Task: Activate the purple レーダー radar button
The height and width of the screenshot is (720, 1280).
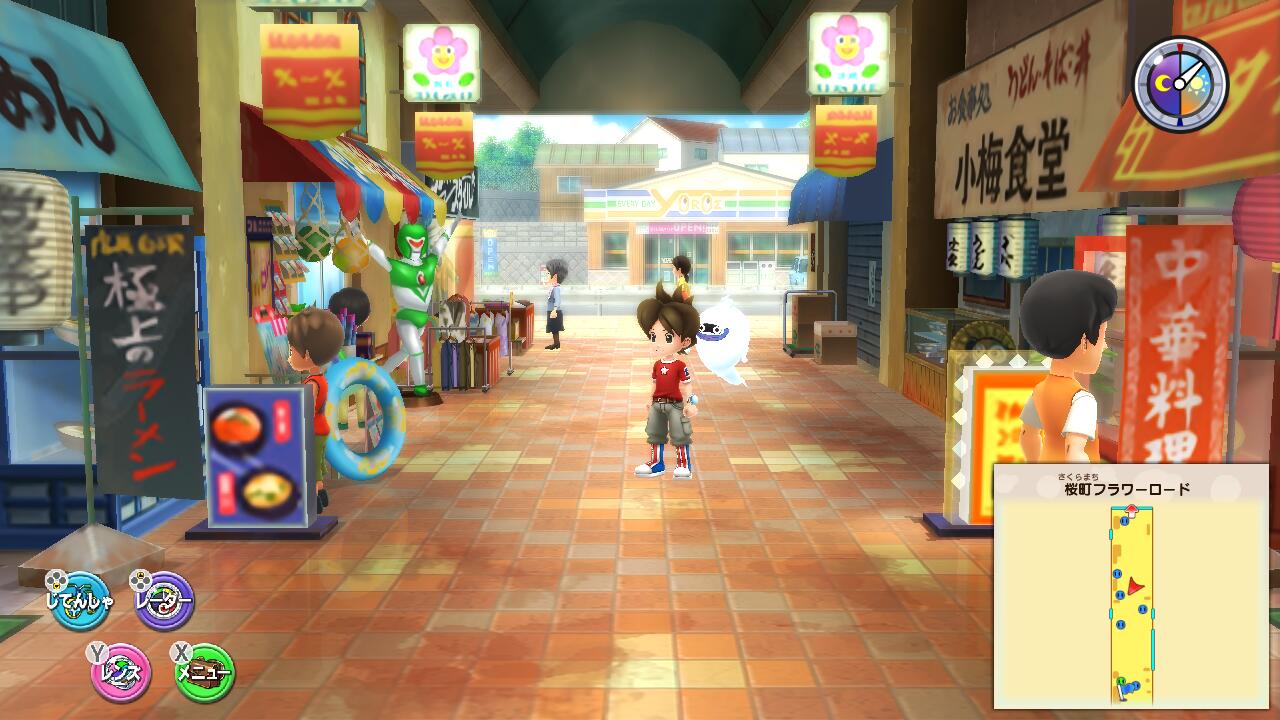Action: [162, 602]
